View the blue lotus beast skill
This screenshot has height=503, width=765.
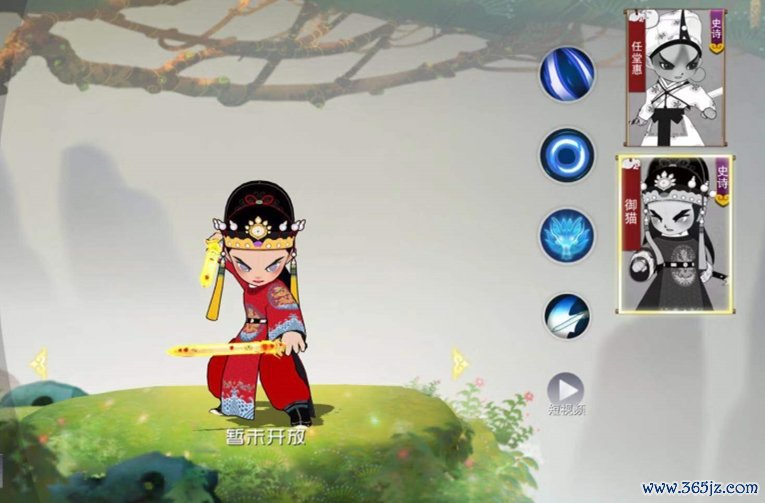567,237
